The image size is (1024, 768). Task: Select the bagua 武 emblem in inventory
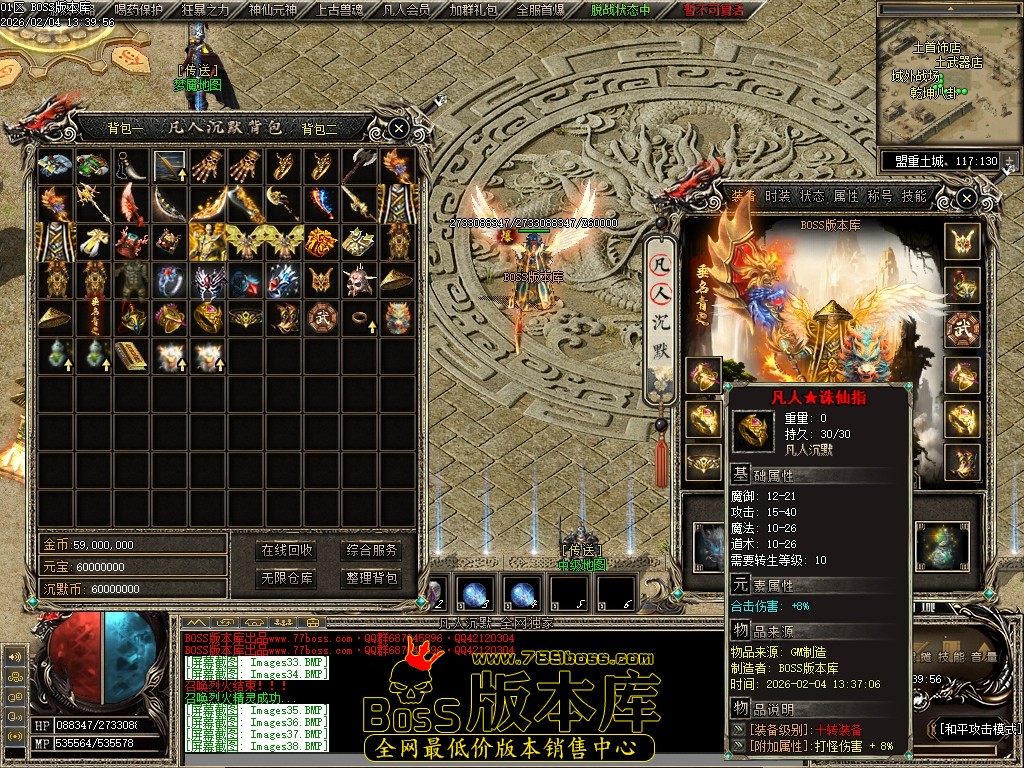coord(321,317)
